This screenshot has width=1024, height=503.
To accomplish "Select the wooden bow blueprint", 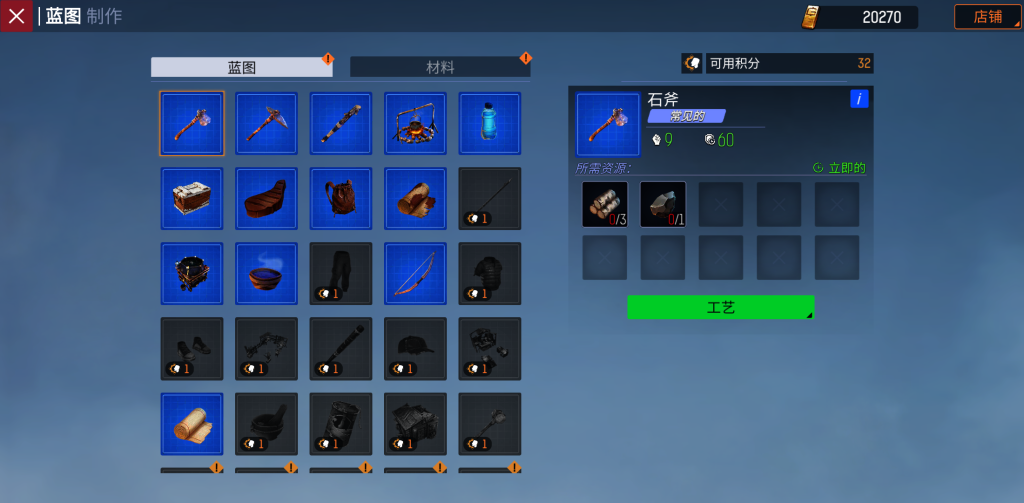I will coord(415,273).
